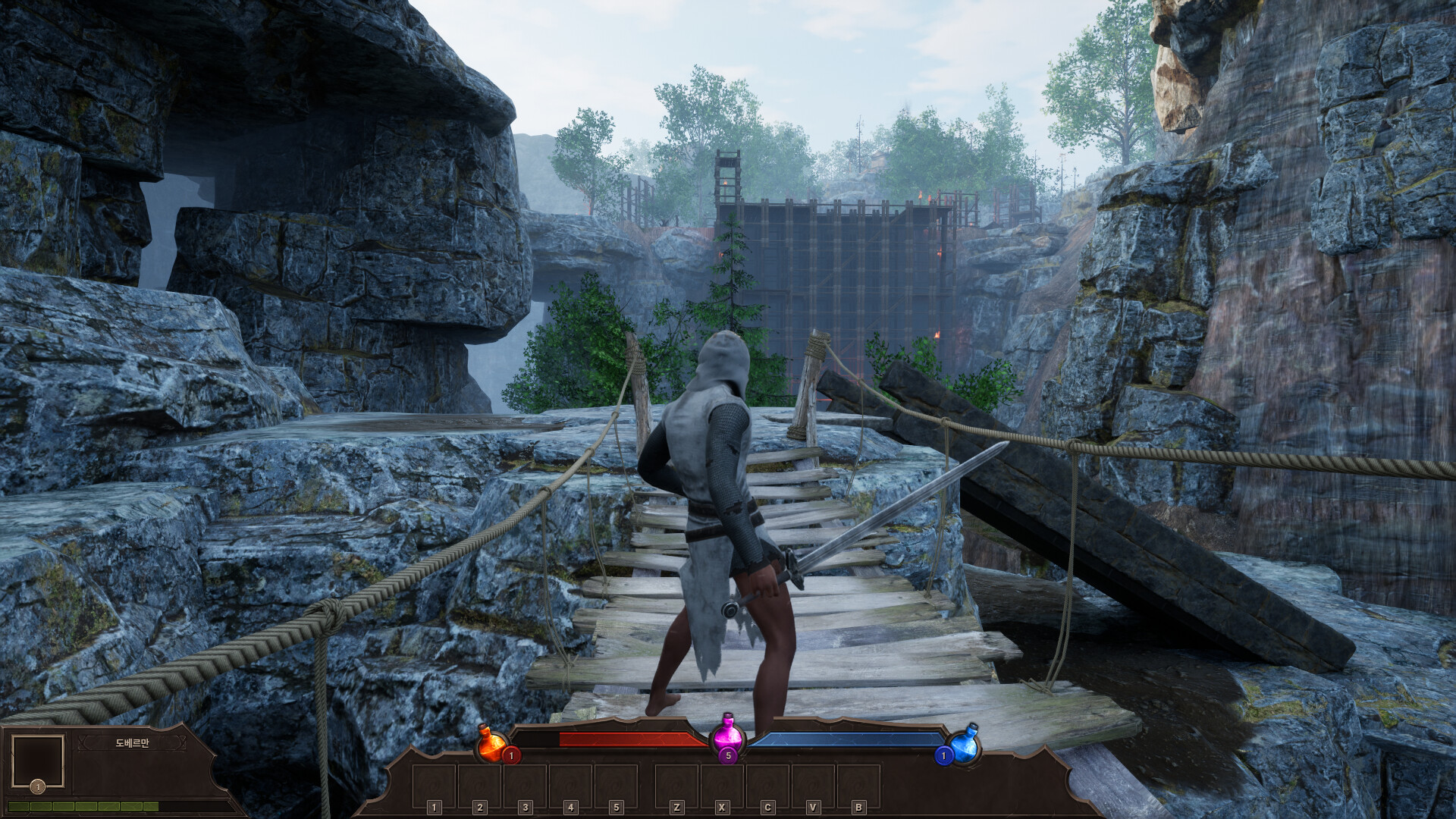Viewport: 1456px width, 819px height.
Task: Select the skill slot bound to Z
Action: [x=677, y=785]
